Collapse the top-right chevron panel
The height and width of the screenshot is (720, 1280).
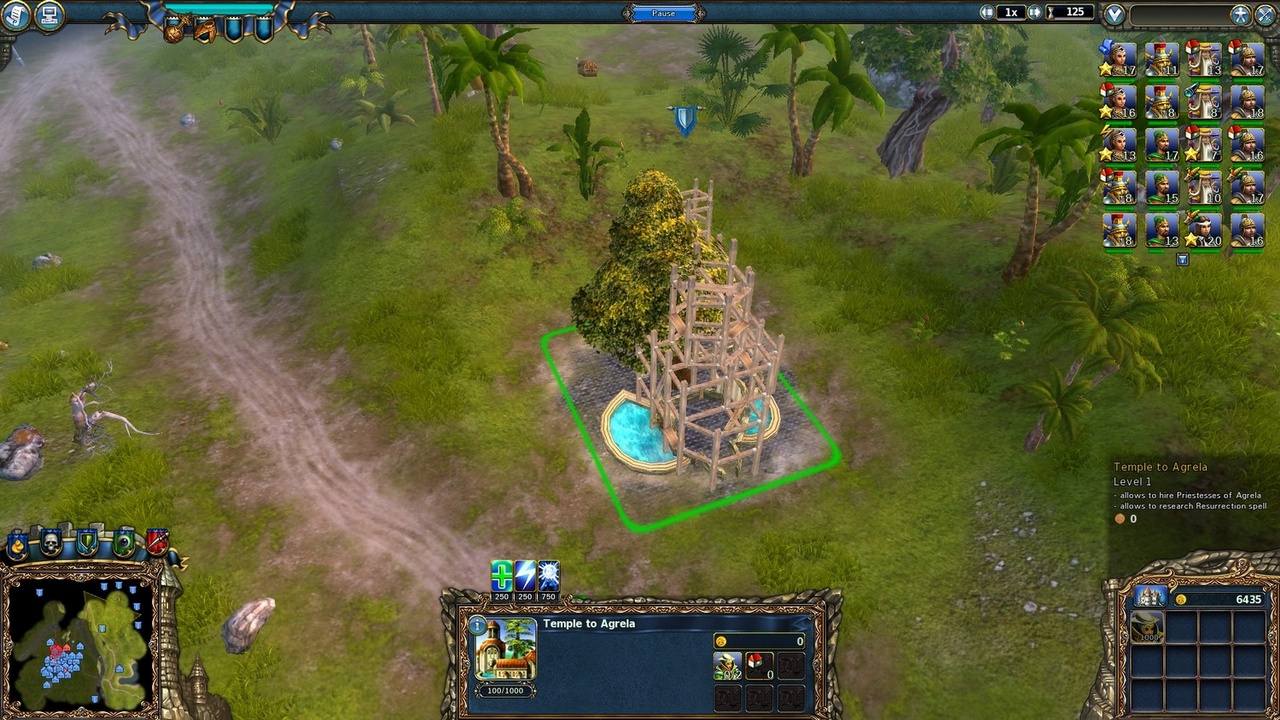(x=1113, y=14)
